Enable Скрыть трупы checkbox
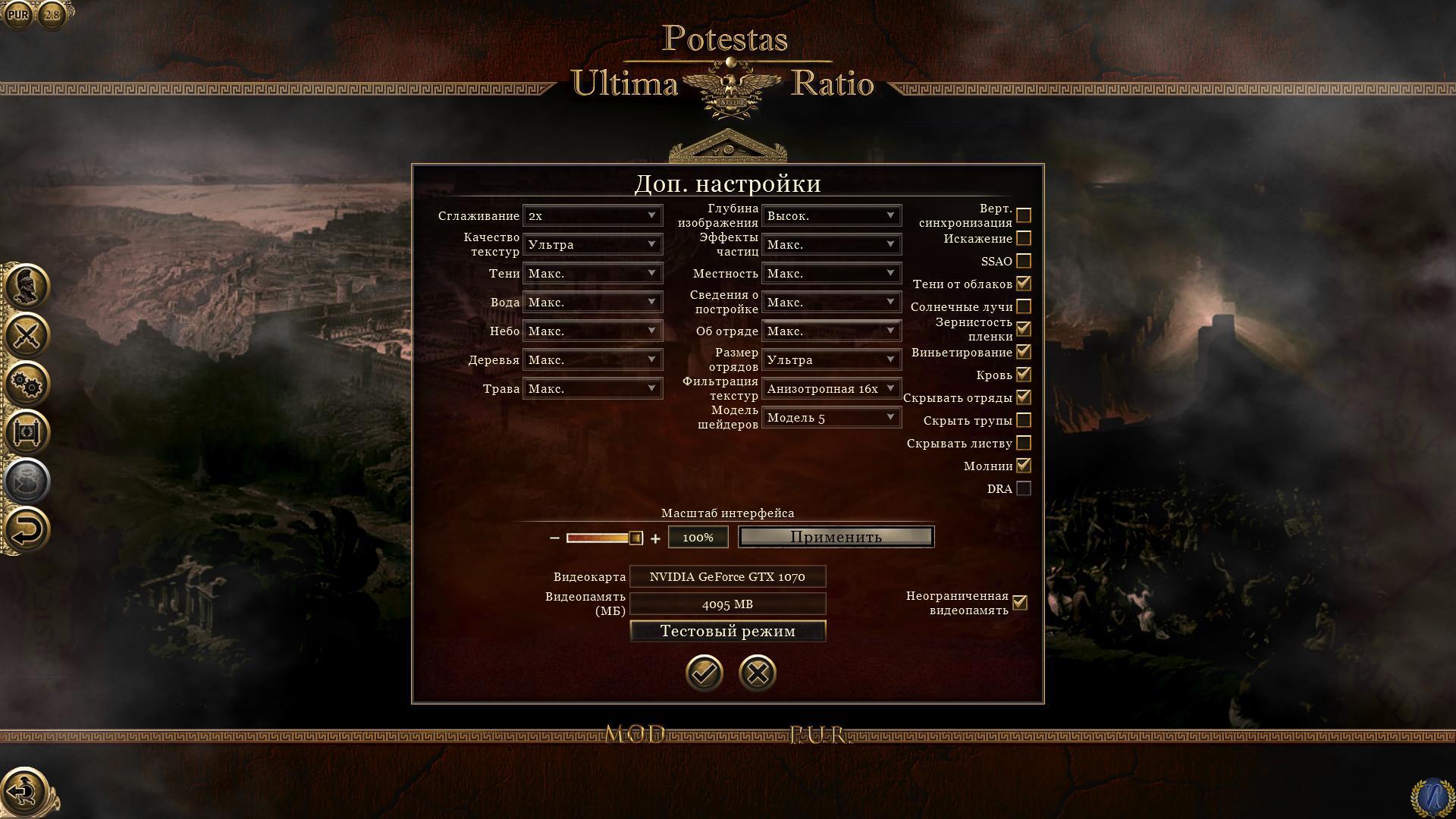The width and height of the screenshot is (1456, 819). coord(1024,420)
